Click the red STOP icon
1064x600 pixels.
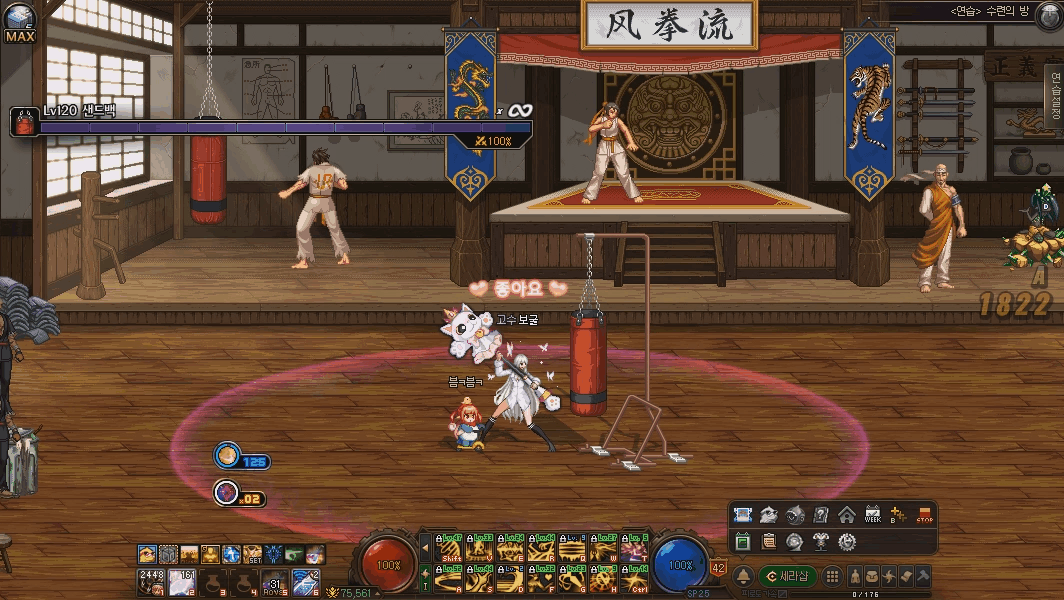point(924,515)
